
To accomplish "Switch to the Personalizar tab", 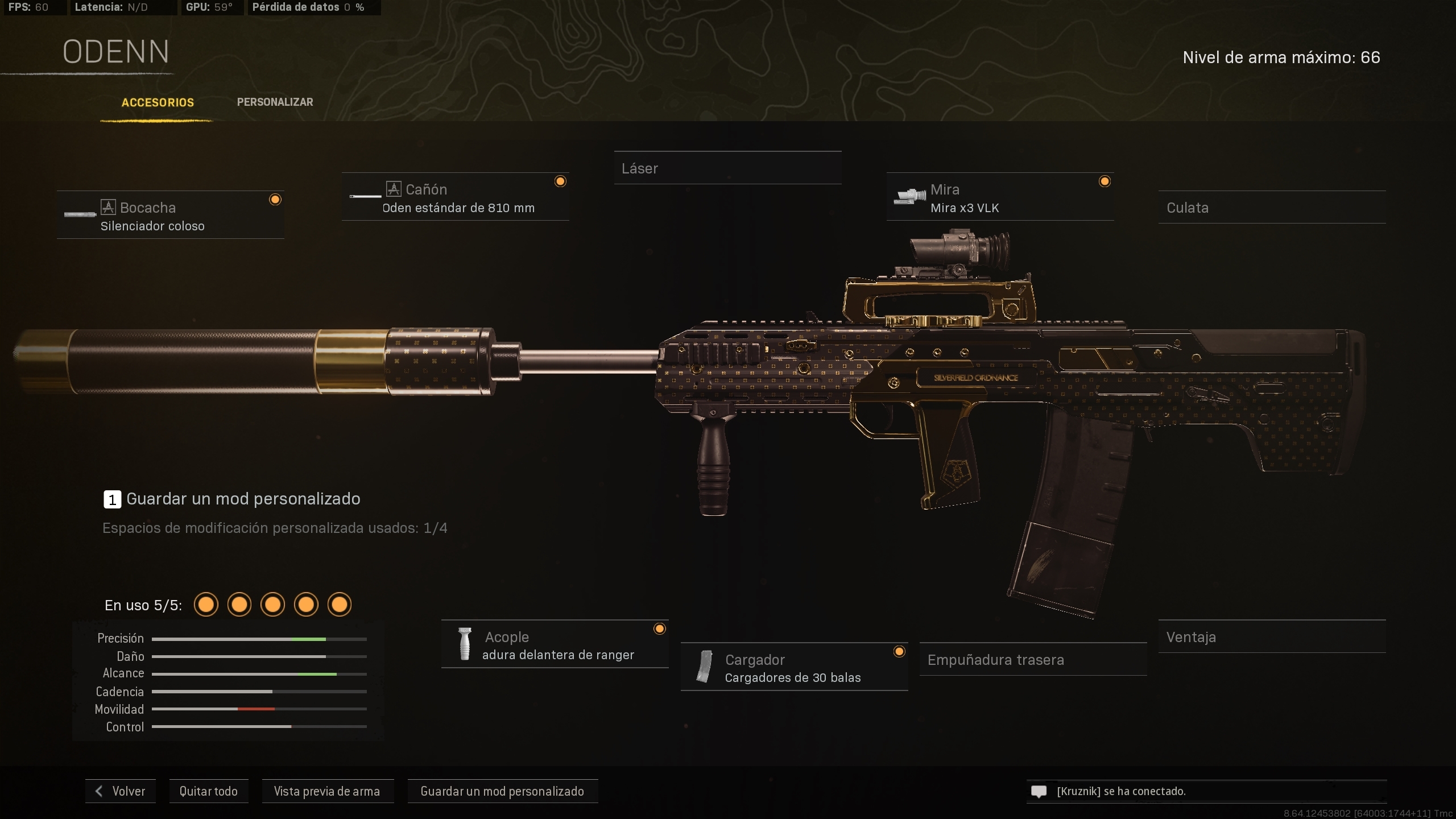I will (x=275, y=102).
